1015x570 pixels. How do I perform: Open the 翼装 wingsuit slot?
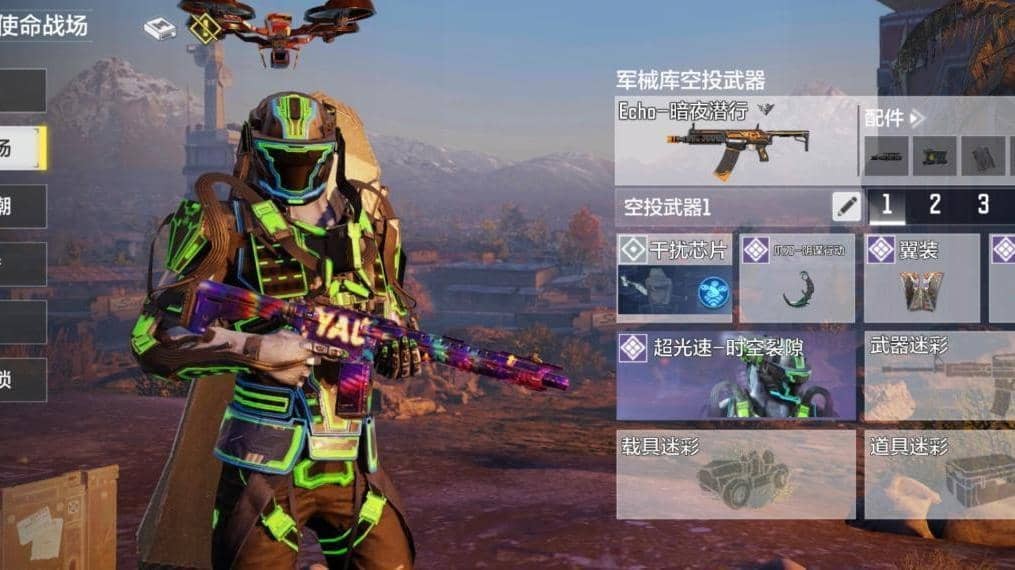coord(921,278)
